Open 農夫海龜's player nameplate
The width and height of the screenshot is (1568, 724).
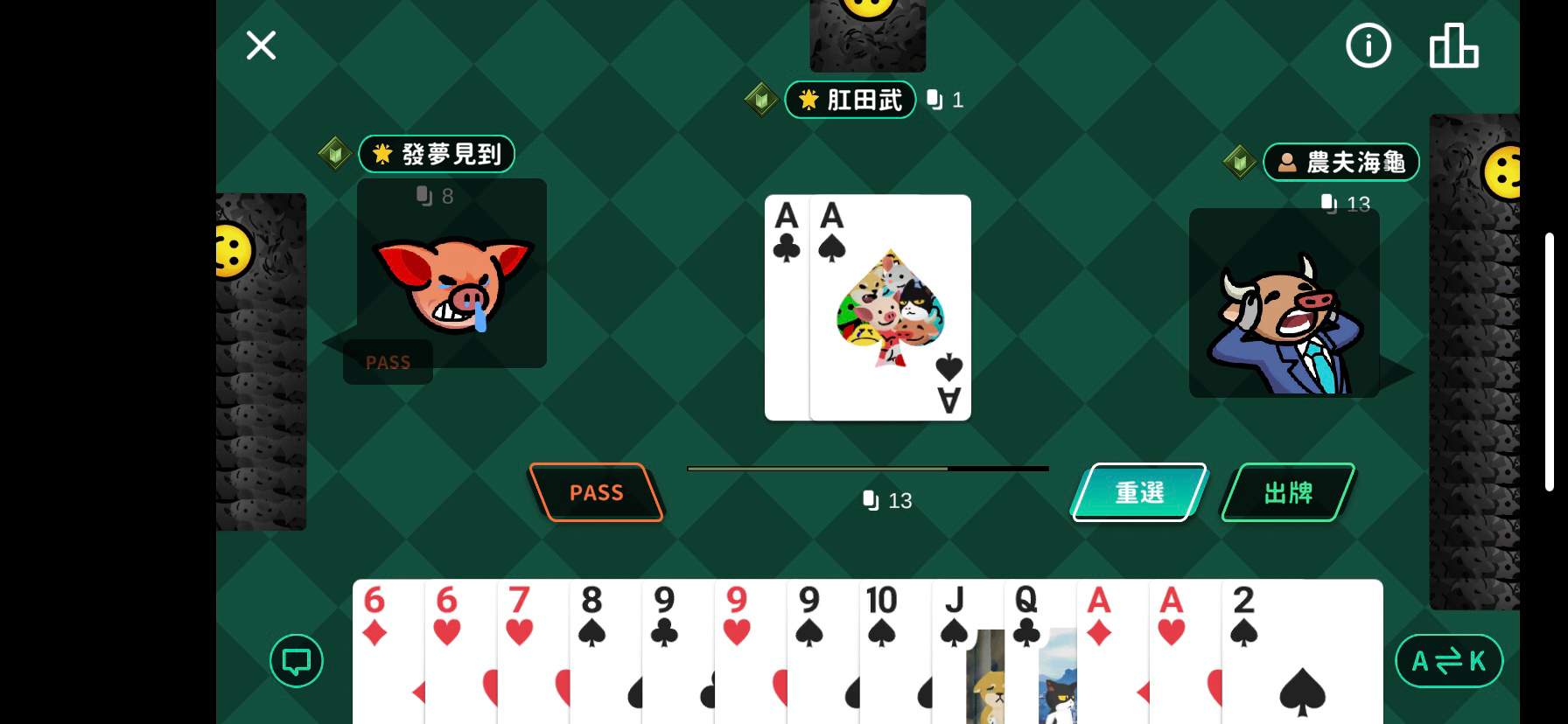[x=1340, y=162]
